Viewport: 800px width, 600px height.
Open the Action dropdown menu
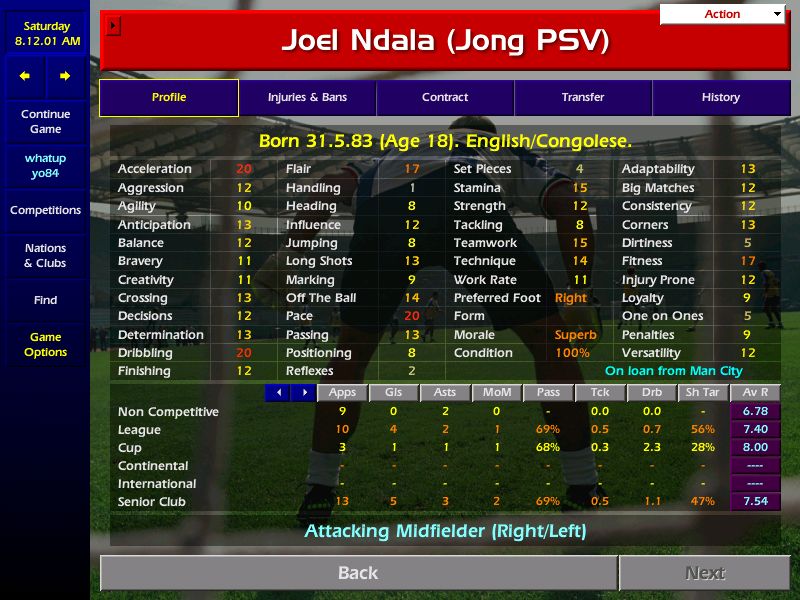(723, 14)
